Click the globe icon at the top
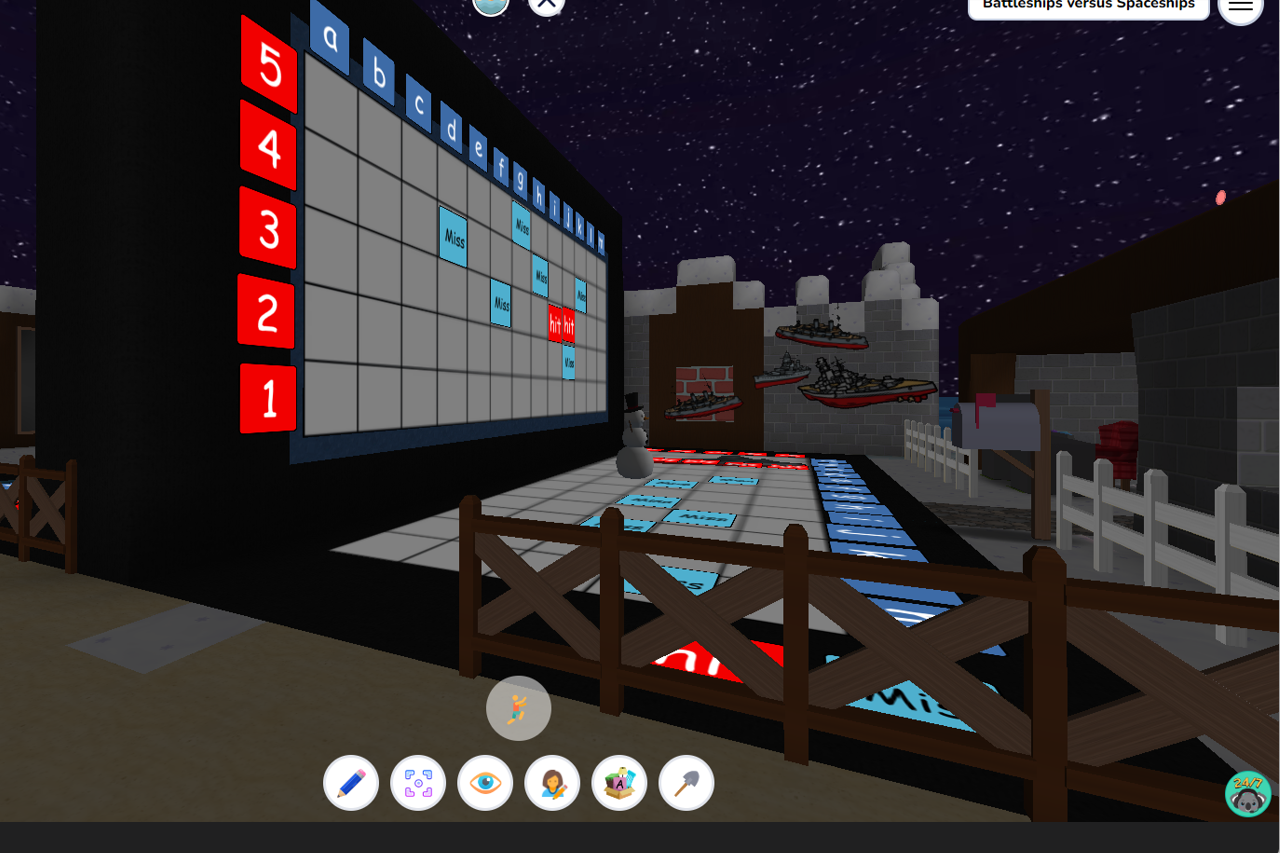The width and height of the screenshot is (1280, 853). pos(490,5)
